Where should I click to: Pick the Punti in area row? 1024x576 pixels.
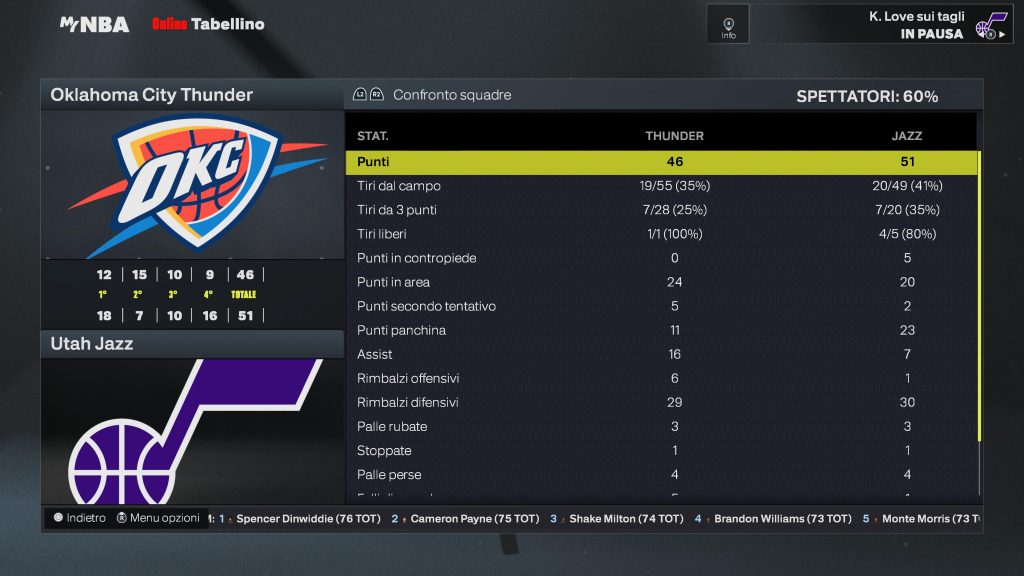point(661,282)
